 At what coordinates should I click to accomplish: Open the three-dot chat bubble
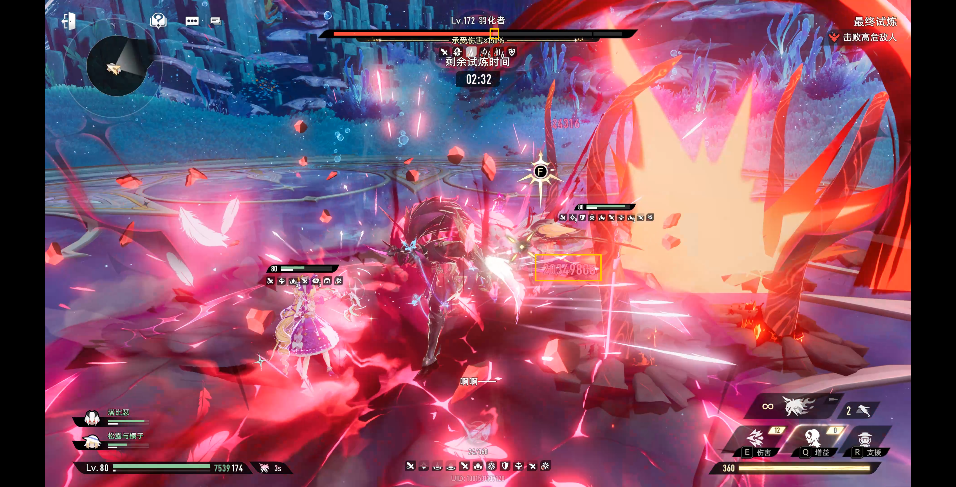click(190, 20)
